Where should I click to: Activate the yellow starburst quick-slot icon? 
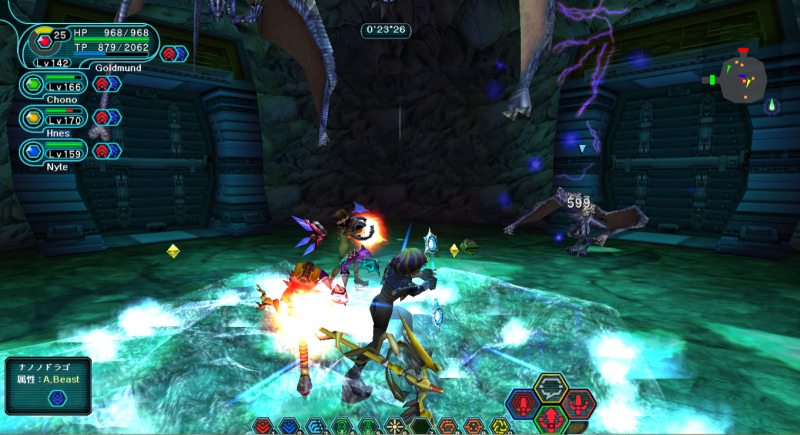coord(395,426)
